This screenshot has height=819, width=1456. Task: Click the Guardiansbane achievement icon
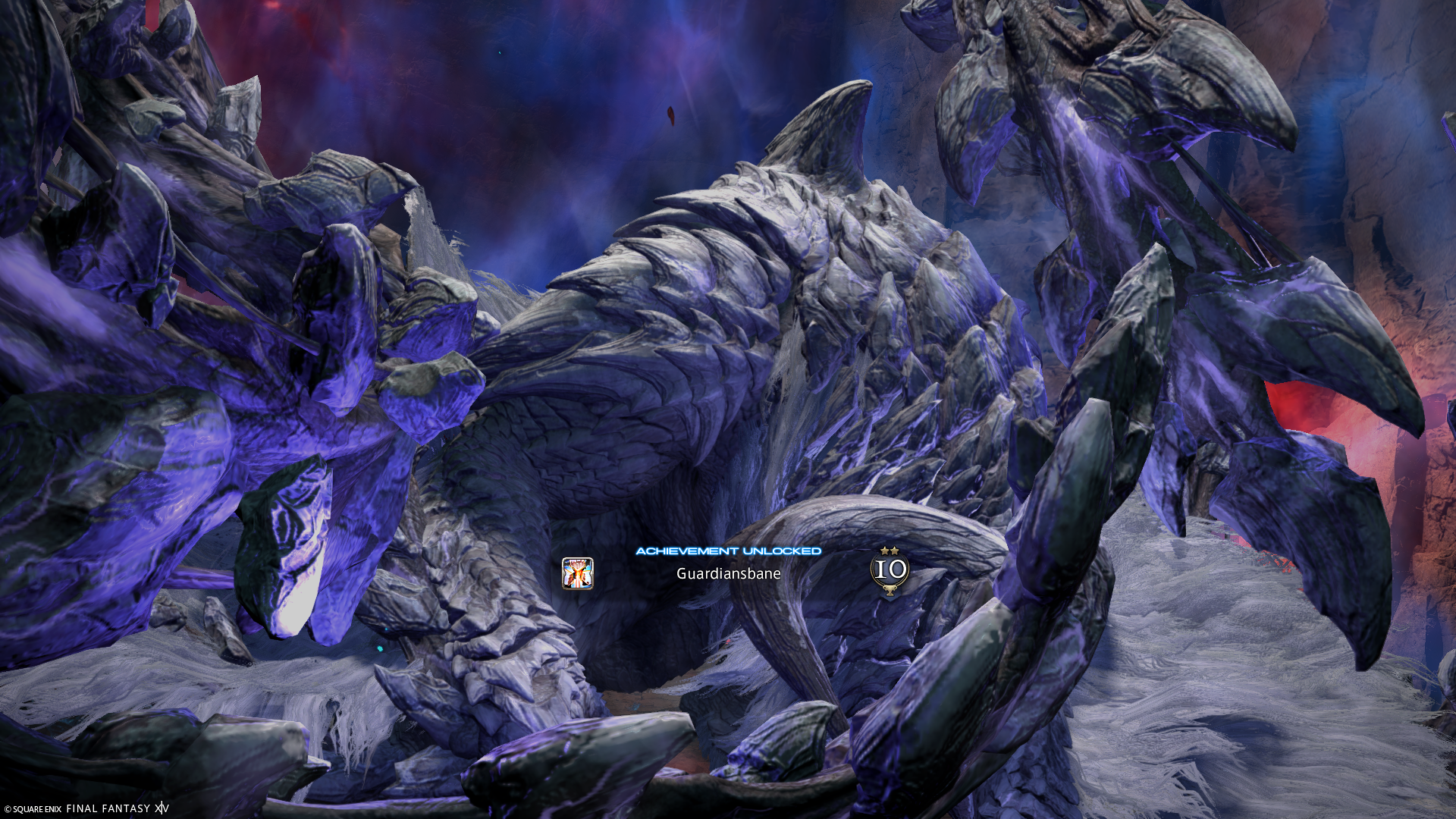(x=577, y=573)
